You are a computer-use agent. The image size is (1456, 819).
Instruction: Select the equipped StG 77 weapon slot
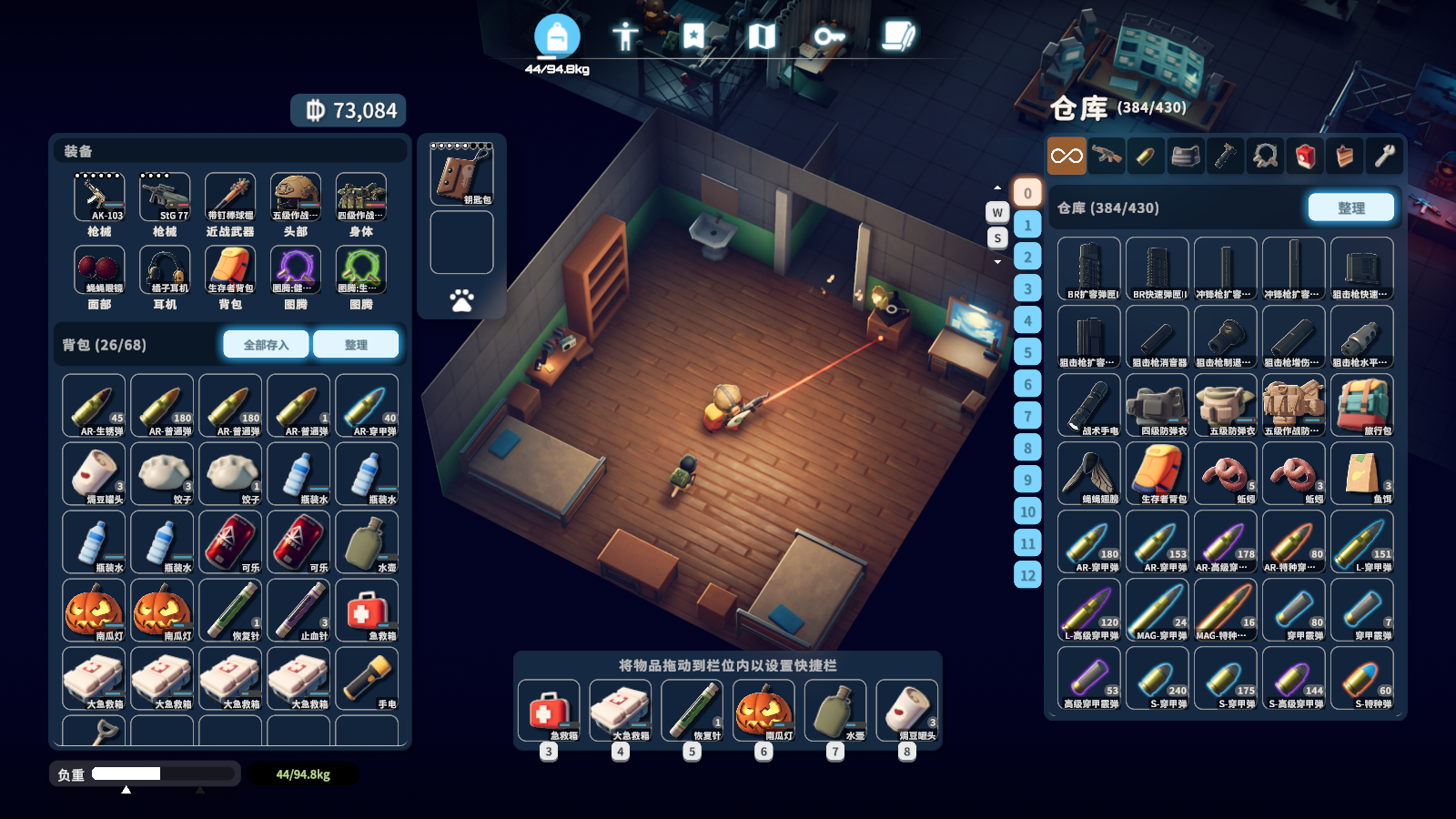tap(165, 197)
